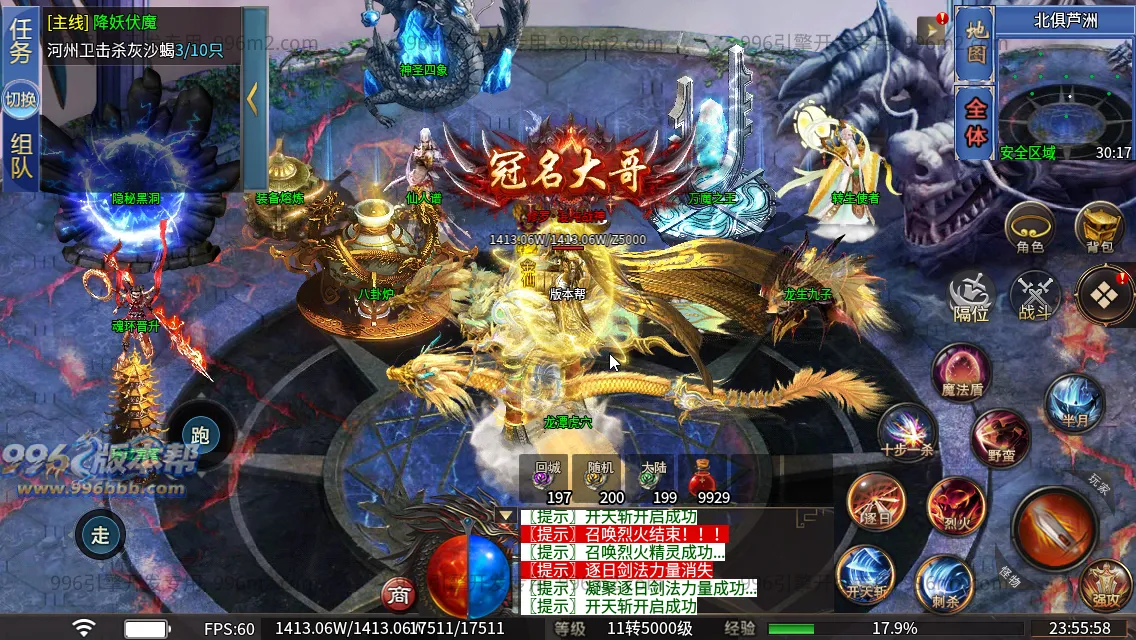Open the four-diamond menu button
1136x640 pixels.
click(1104, 296)
